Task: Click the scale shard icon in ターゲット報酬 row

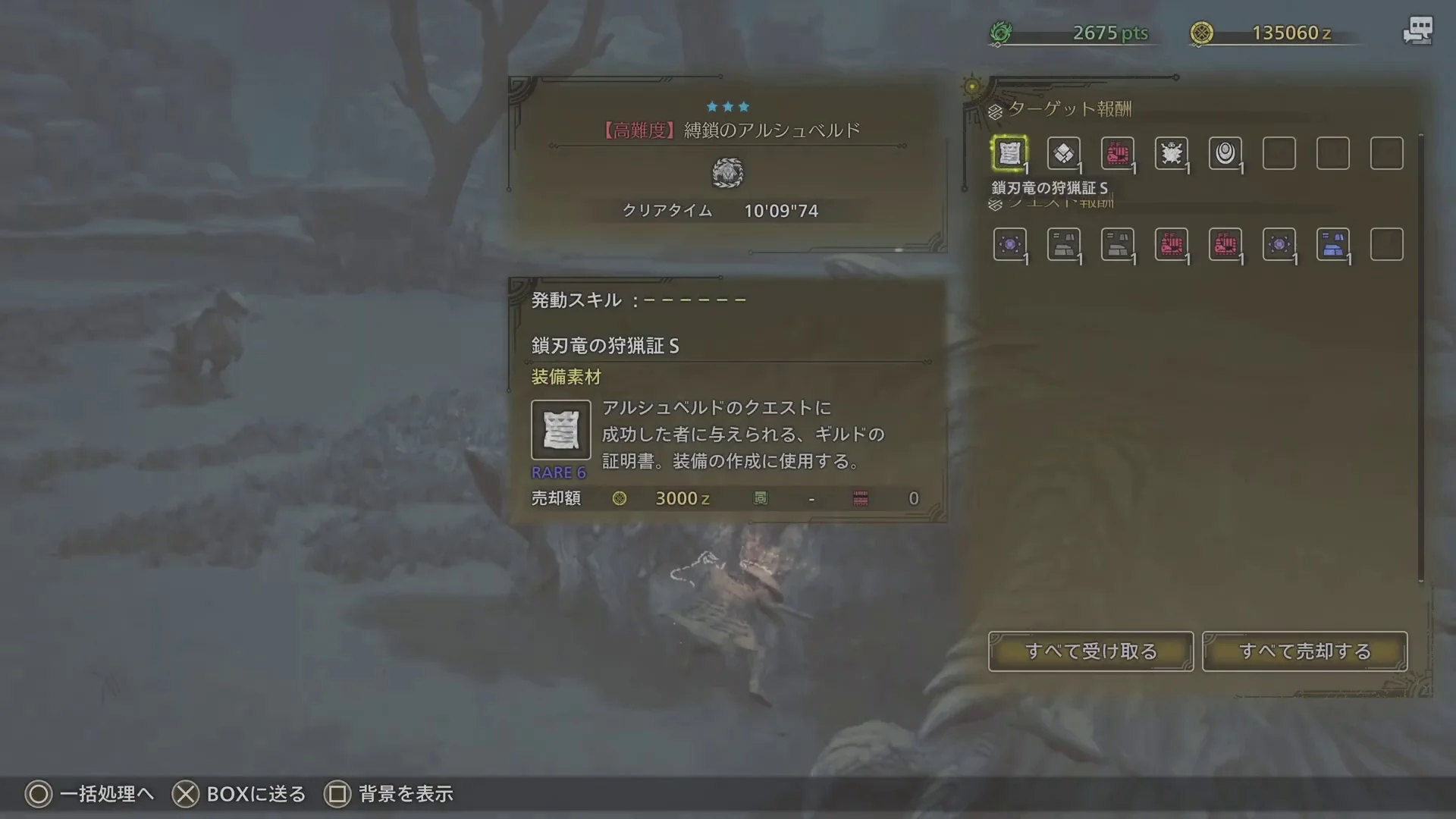Action: point(1064,152)
